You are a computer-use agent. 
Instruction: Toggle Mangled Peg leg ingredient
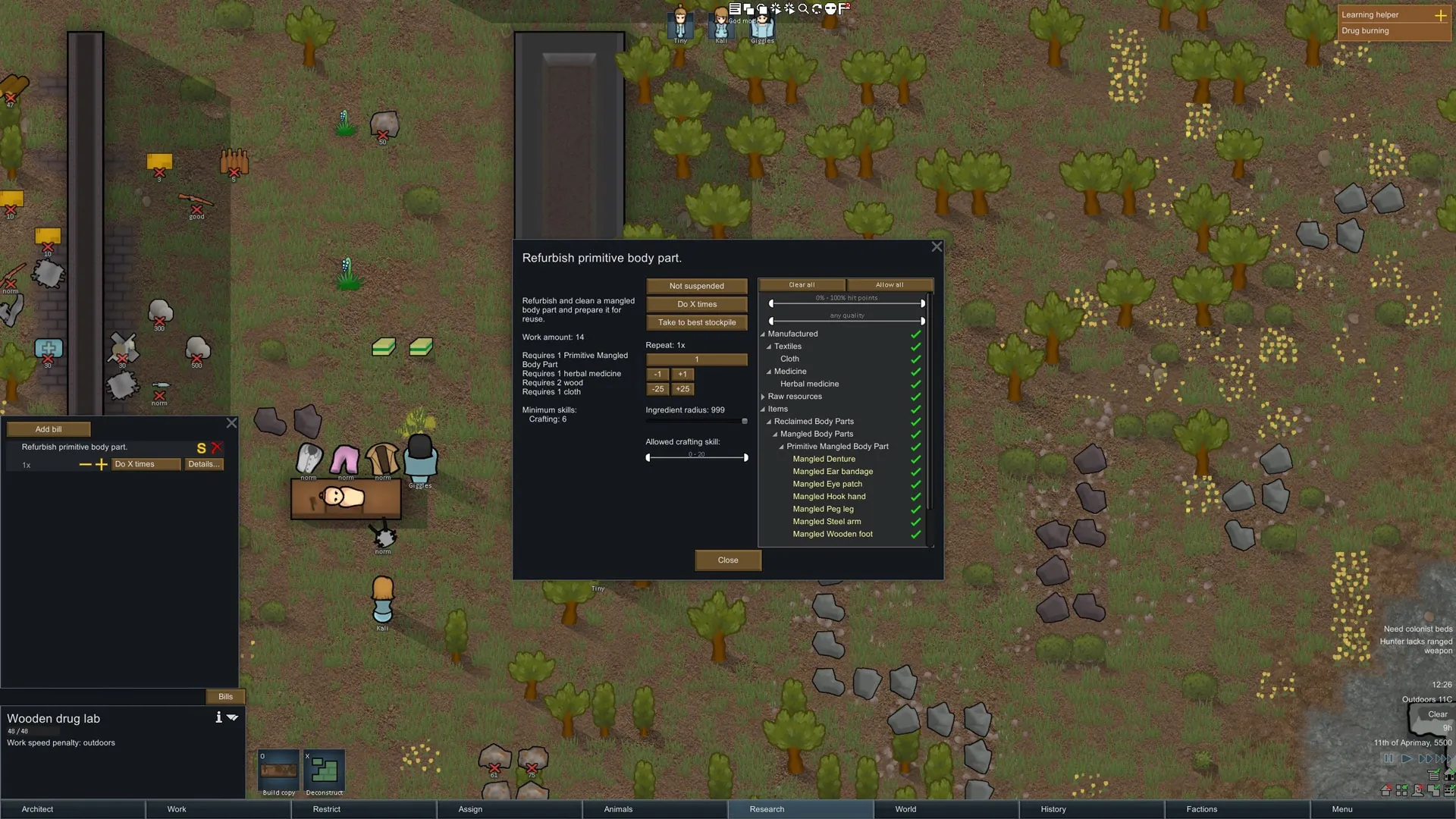[915, 510]
